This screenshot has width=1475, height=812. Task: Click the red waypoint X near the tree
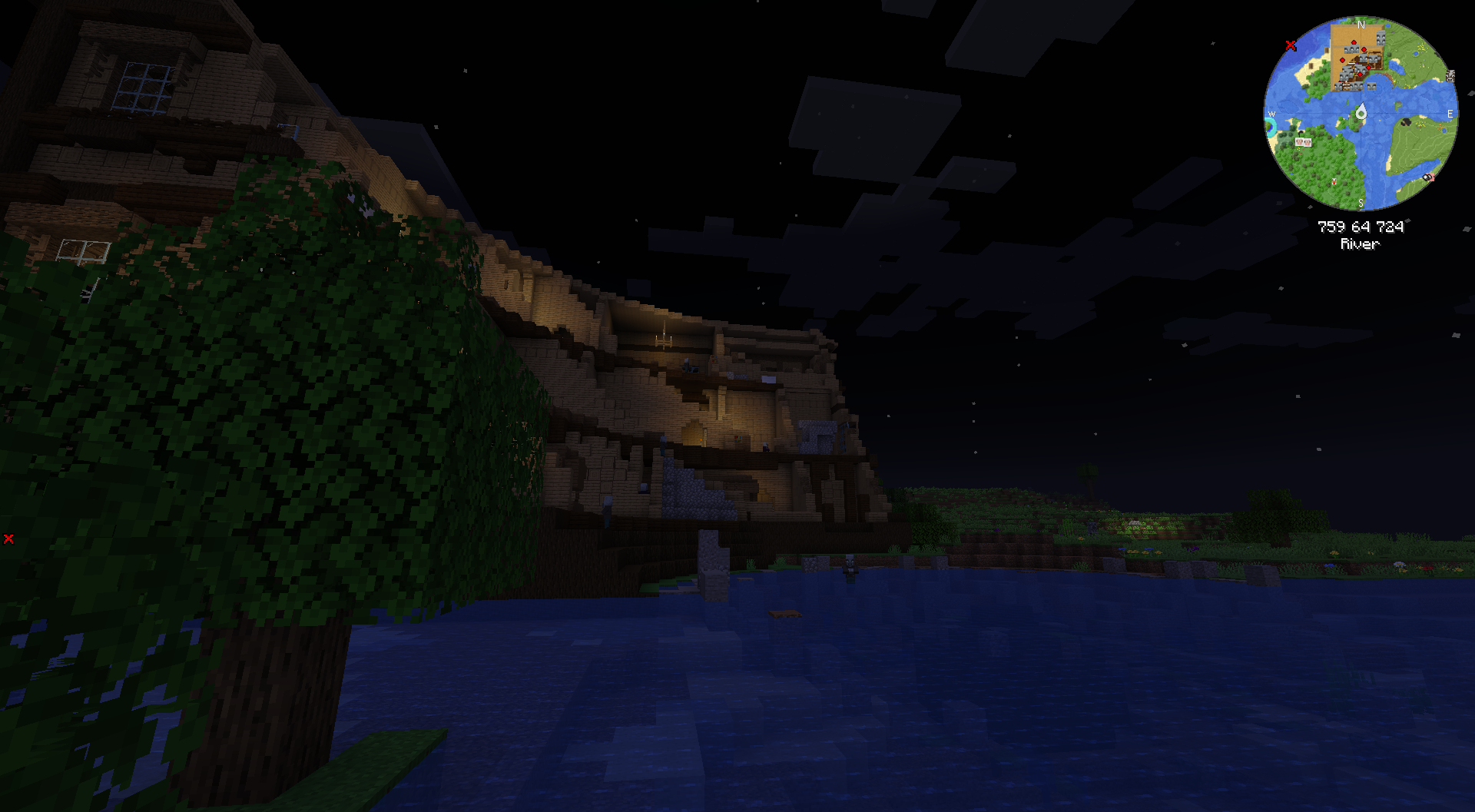(8, 539)
